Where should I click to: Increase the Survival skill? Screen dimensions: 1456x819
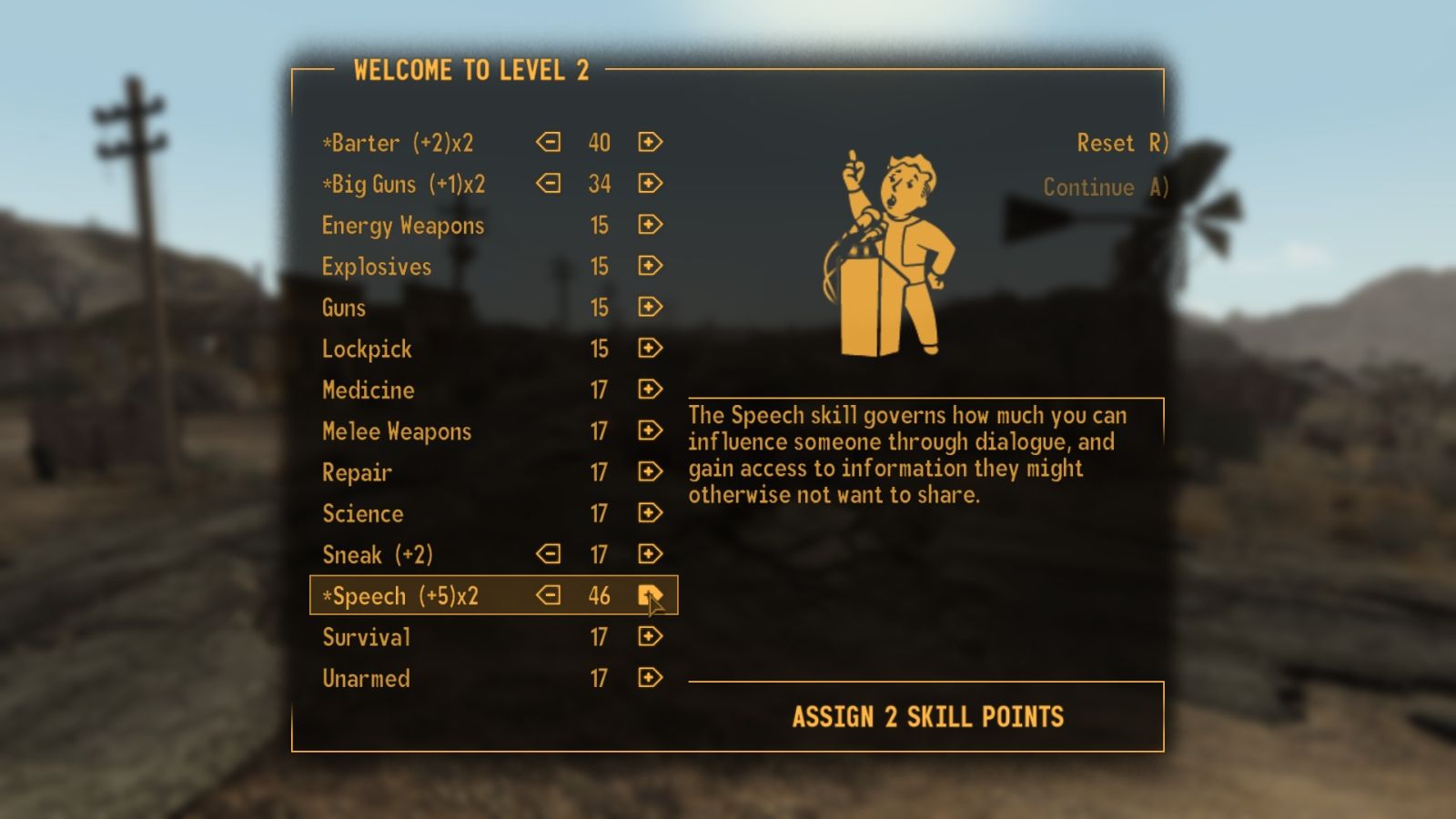point(650,636)
